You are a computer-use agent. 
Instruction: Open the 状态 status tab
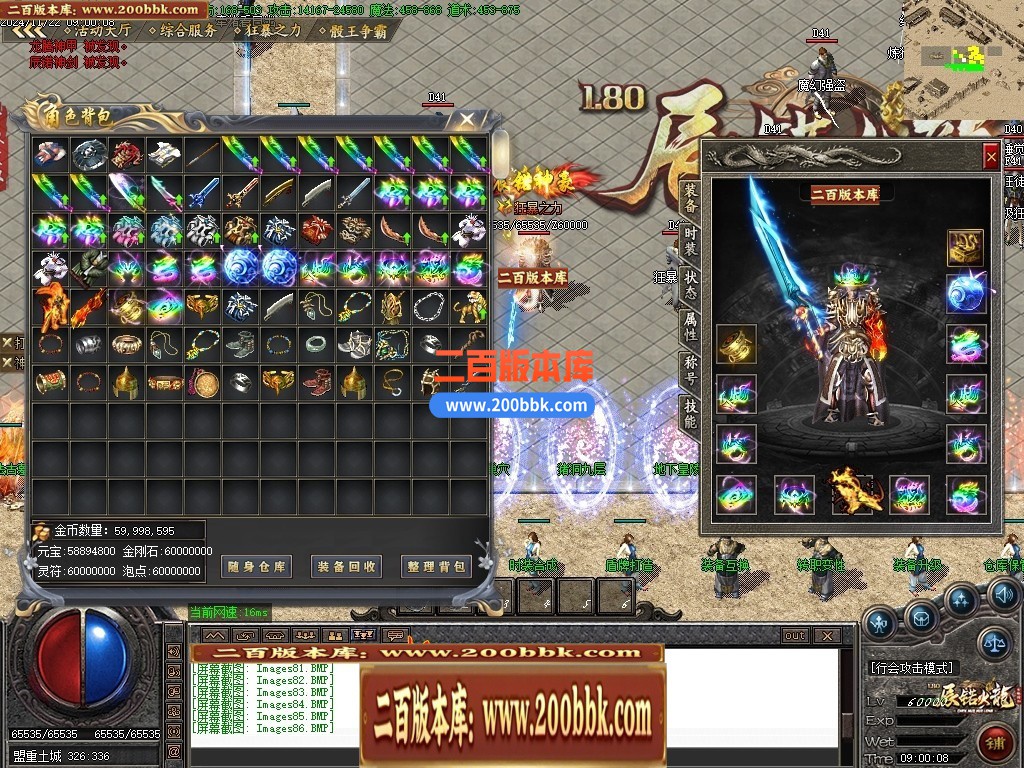point(690,283)
